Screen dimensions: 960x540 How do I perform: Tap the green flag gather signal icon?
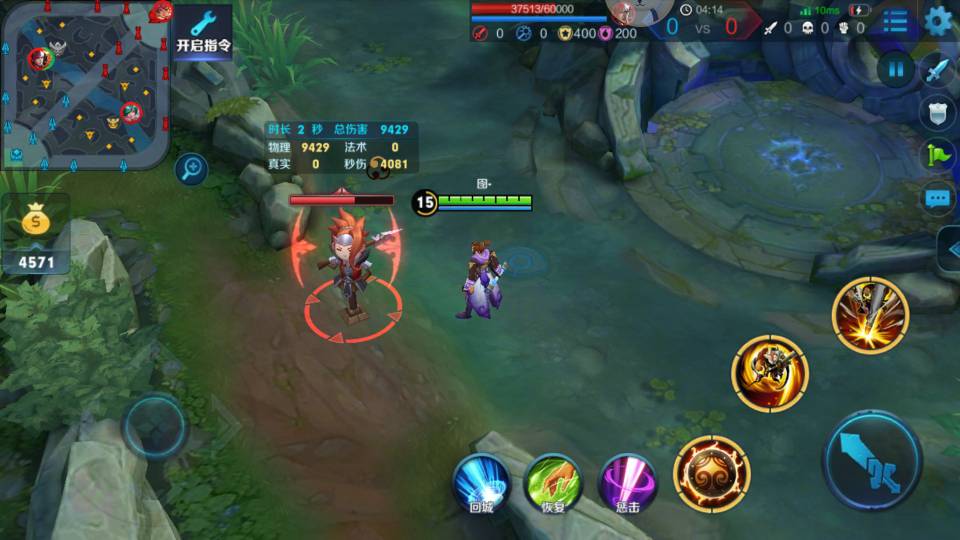(x=937, y=155)
